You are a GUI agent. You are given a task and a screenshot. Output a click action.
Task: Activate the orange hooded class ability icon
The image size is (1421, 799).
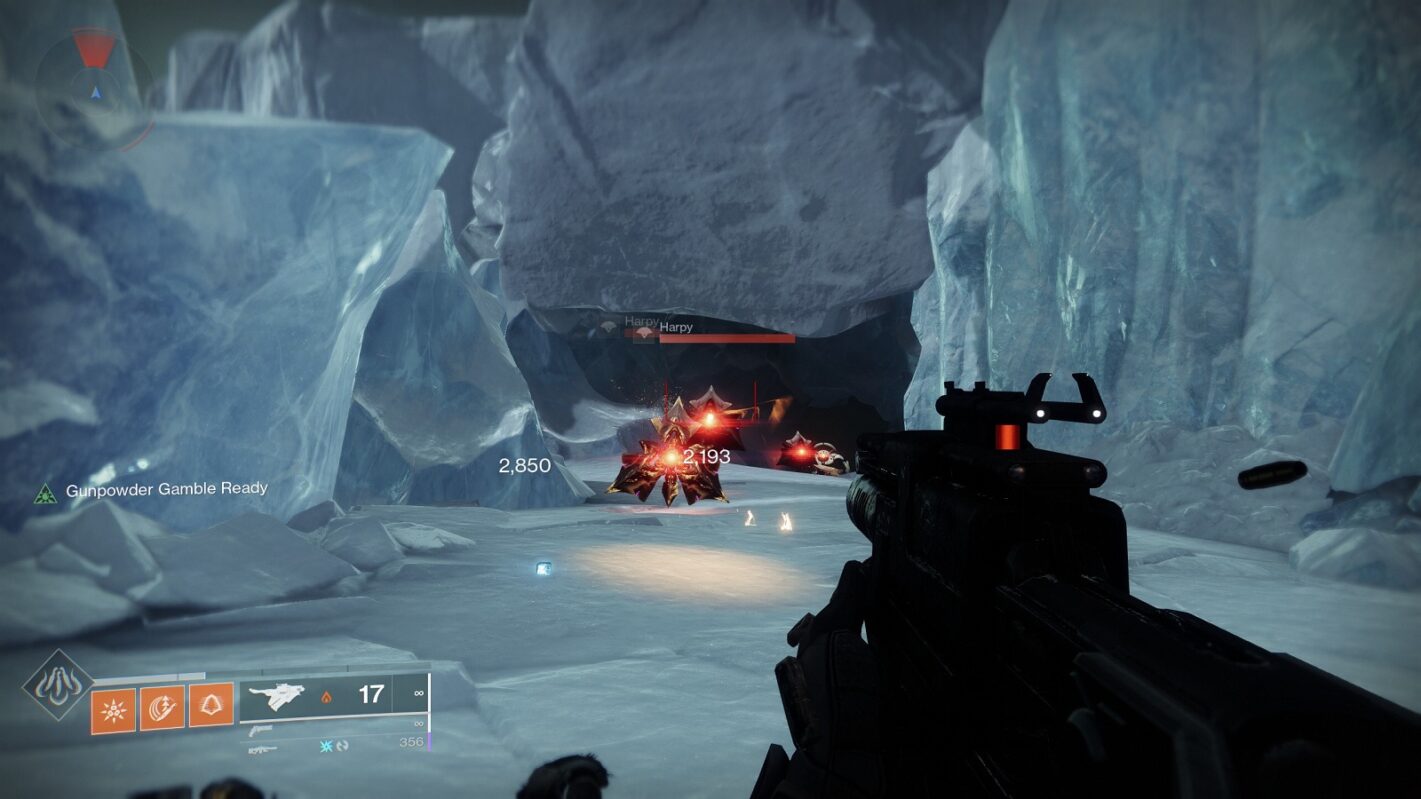click(211, 705)
